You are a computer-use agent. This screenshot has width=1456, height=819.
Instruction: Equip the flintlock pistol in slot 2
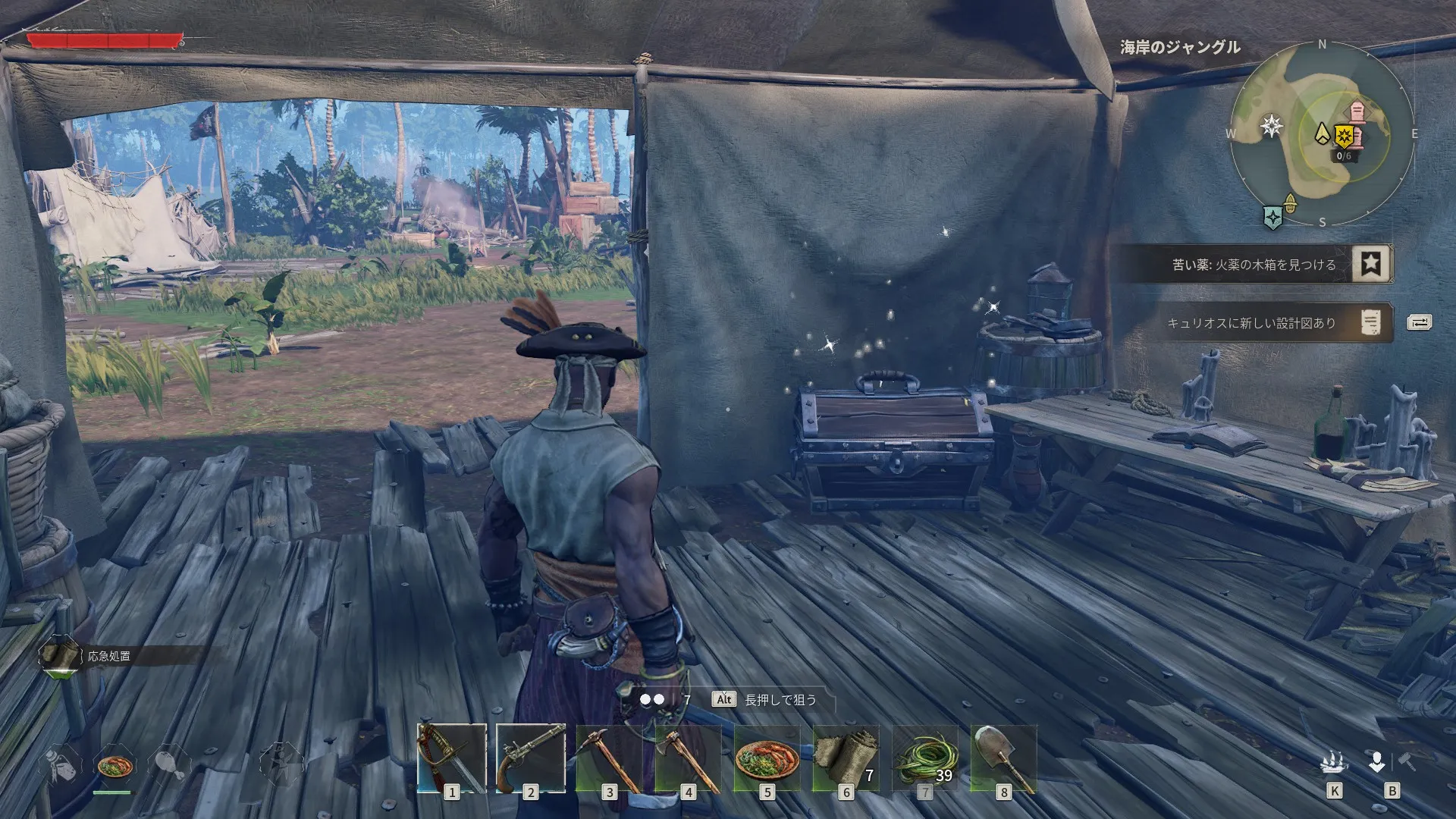click(x=530, y=758)
